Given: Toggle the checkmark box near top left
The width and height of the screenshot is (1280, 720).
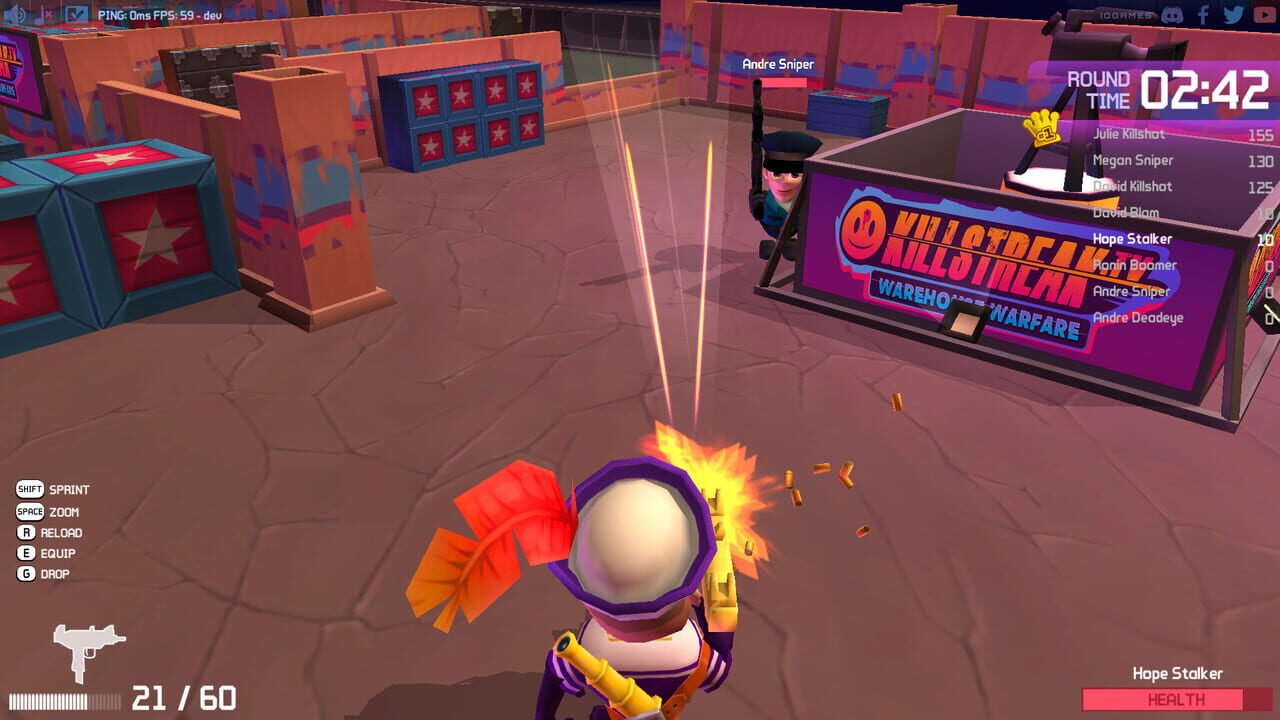Looking at the screenshot, I should (75, 13).
